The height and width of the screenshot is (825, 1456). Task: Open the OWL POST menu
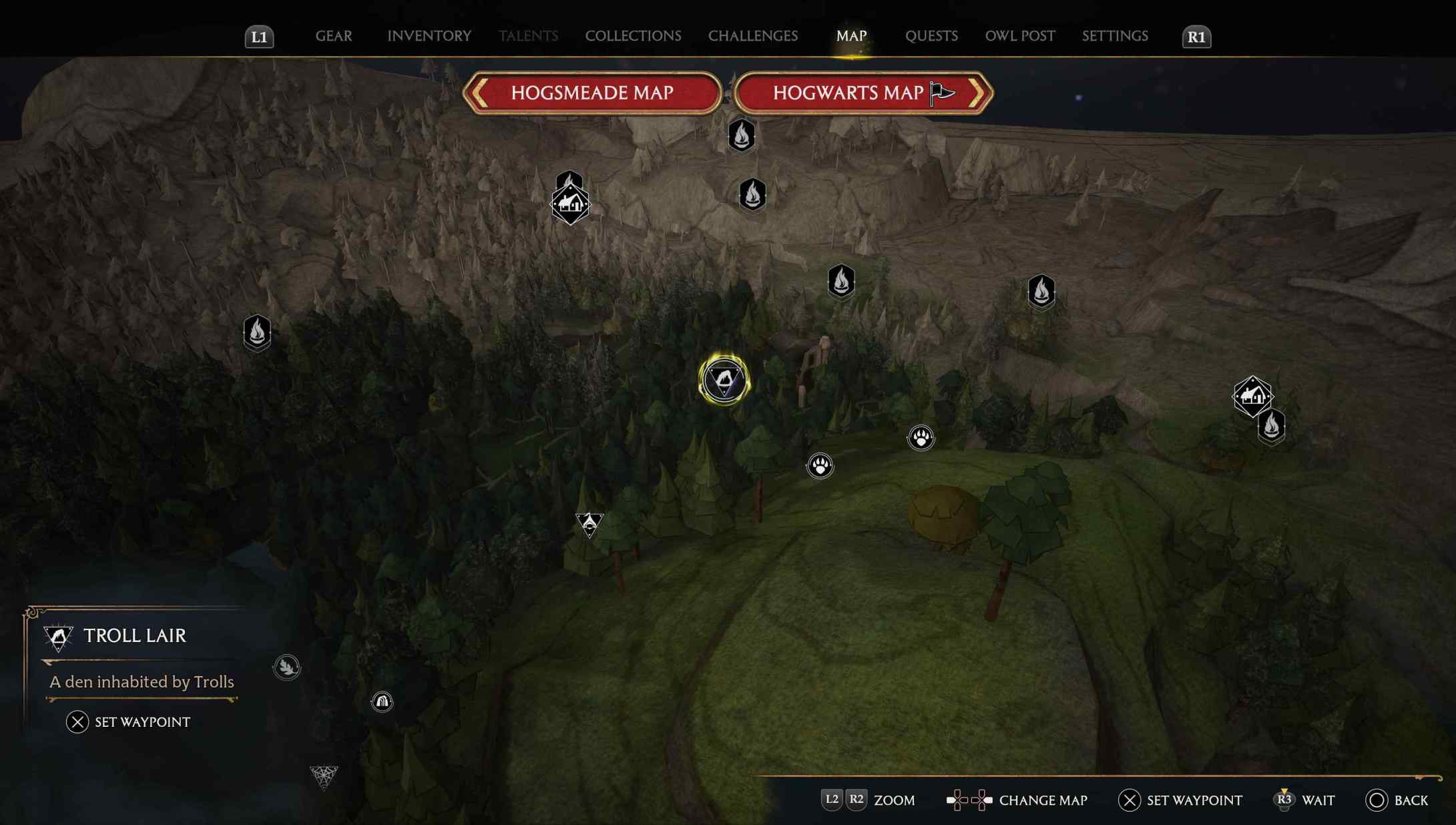pos(1019,36)
